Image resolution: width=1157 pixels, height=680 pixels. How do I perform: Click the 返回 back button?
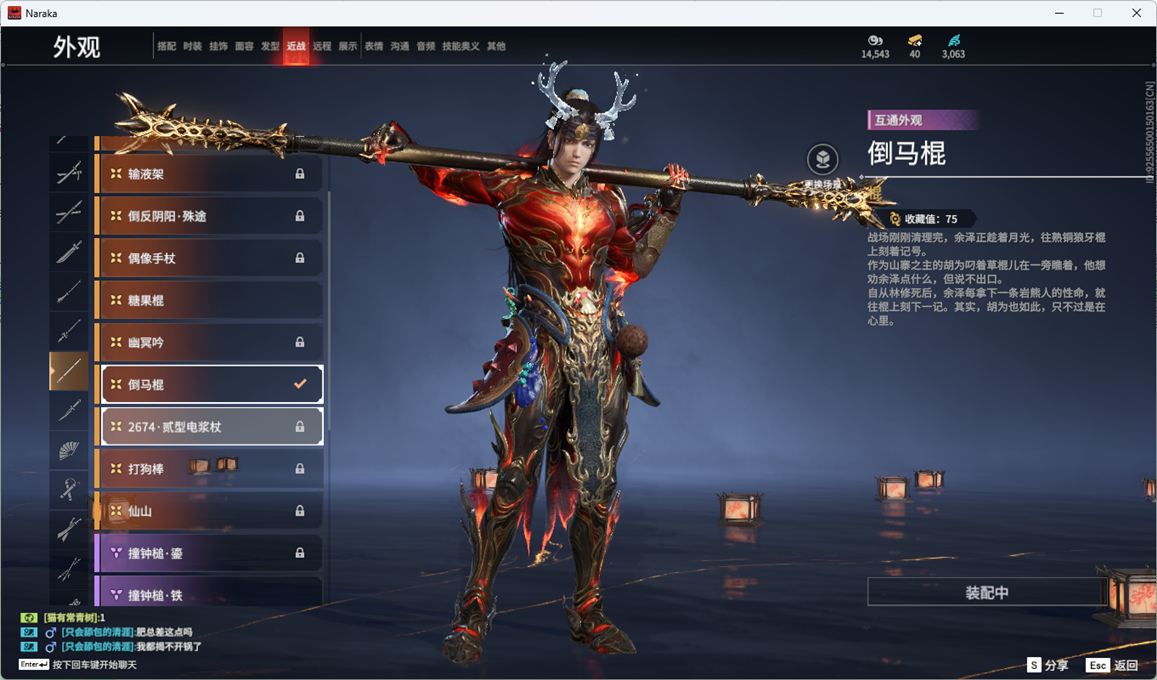tap(1113, 665)
